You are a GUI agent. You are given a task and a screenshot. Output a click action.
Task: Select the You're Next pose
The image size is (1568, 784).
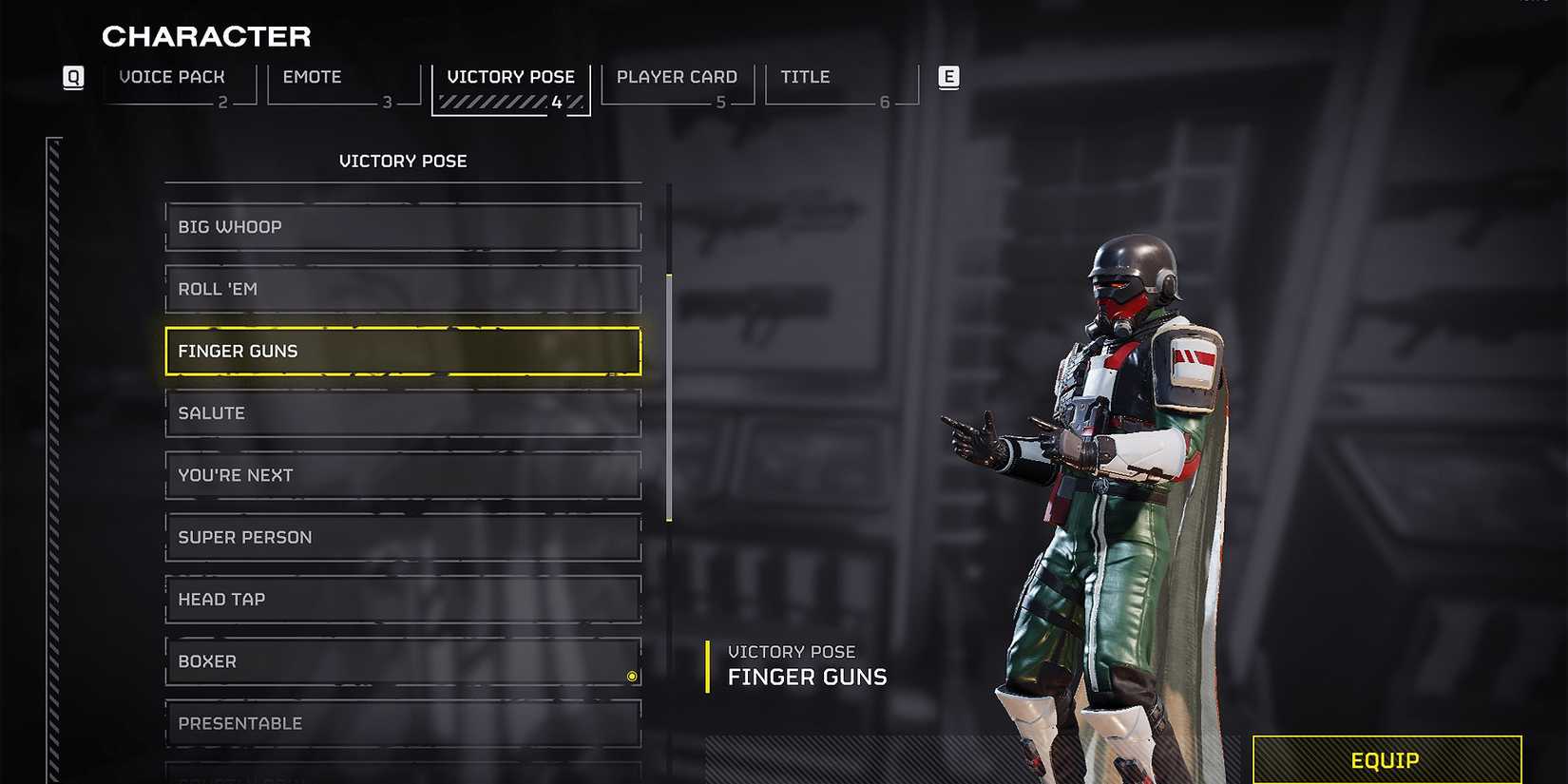pos(403,474)
